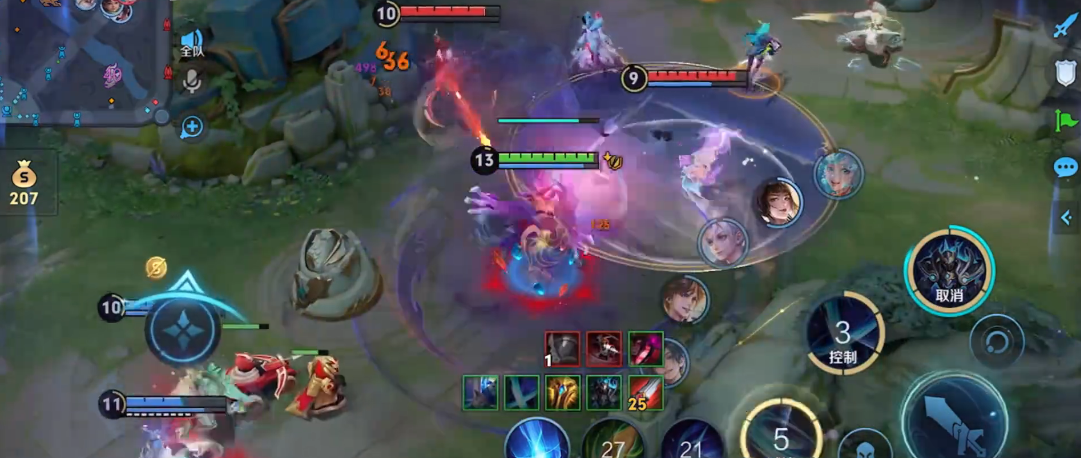Toggle the microphone button
Image resolution: width=1081 pixels, height=458 pixels.
point(191,81)
